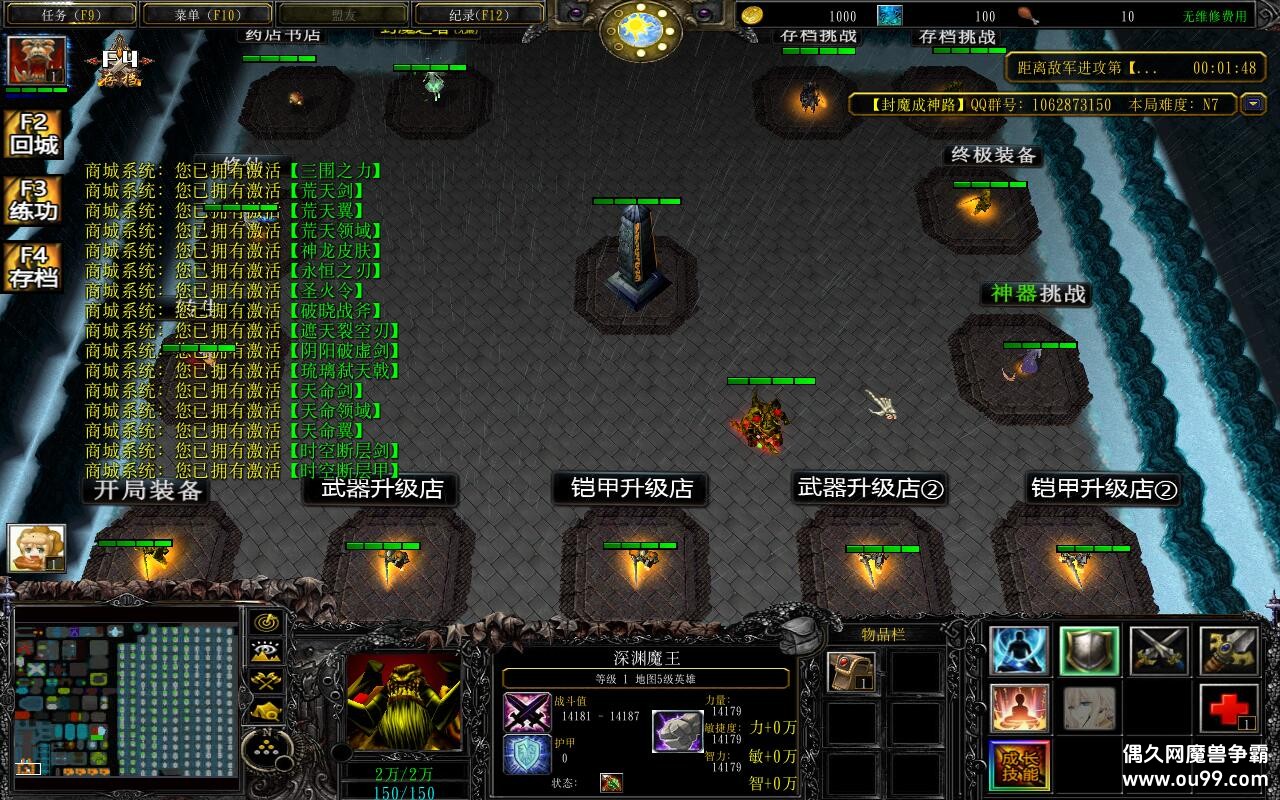Activate the green-bordered shield ability
This screenshot has width=1280, height=800.
pyautogui.click(x=1089, y=651)
